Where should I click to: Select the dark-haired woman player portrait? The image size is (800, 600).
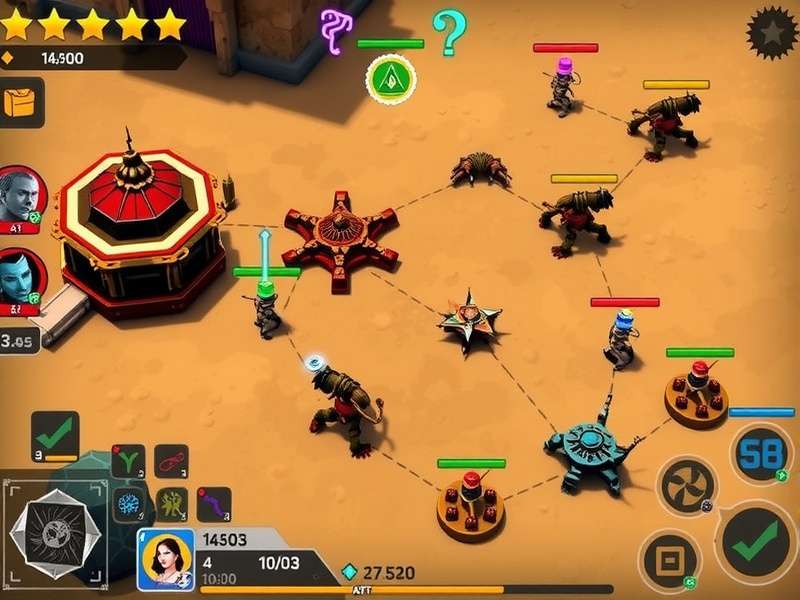[165, 559]
